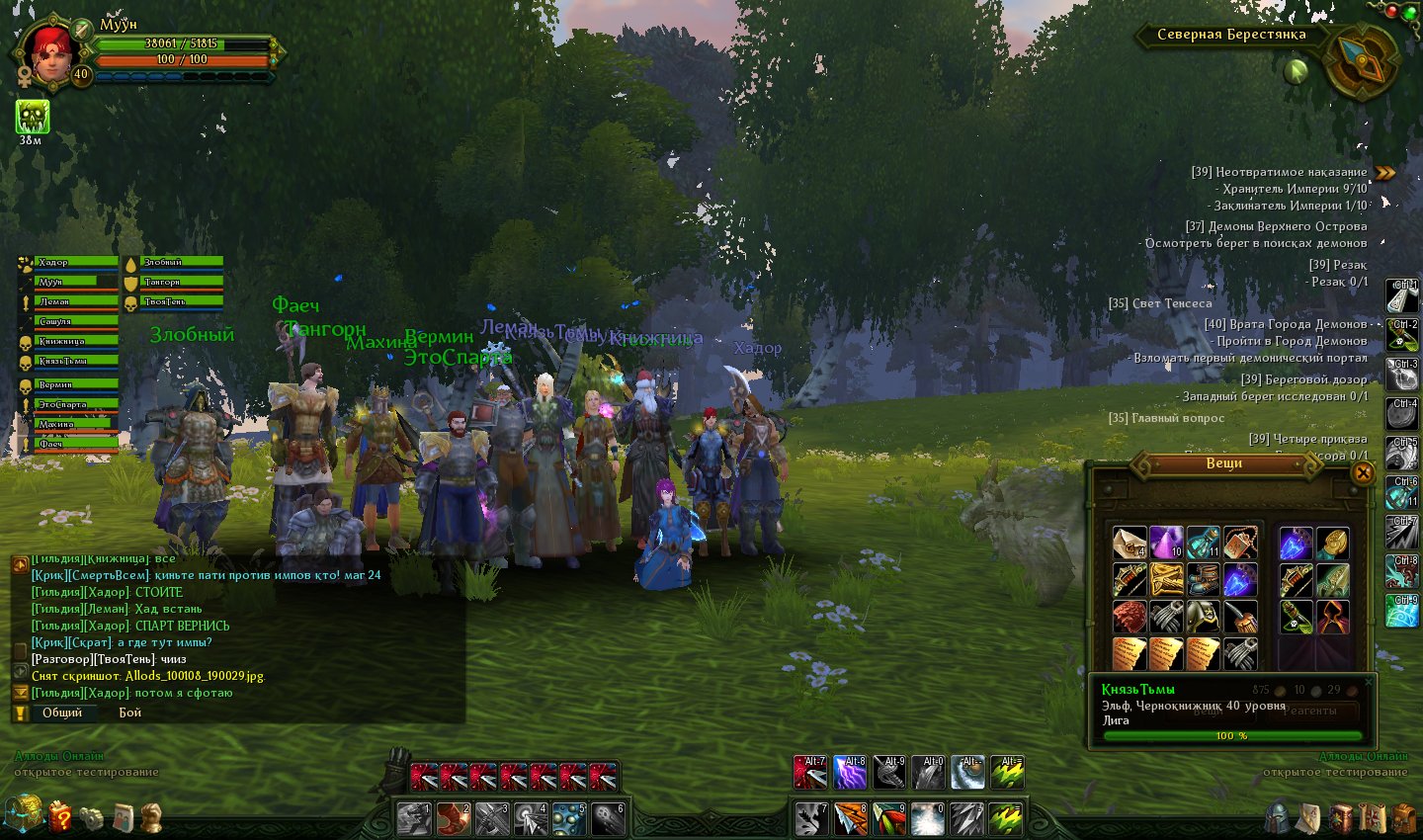Open the gears settings icon
This screenshot has width=1423, height=840.
tap(92, 818)
